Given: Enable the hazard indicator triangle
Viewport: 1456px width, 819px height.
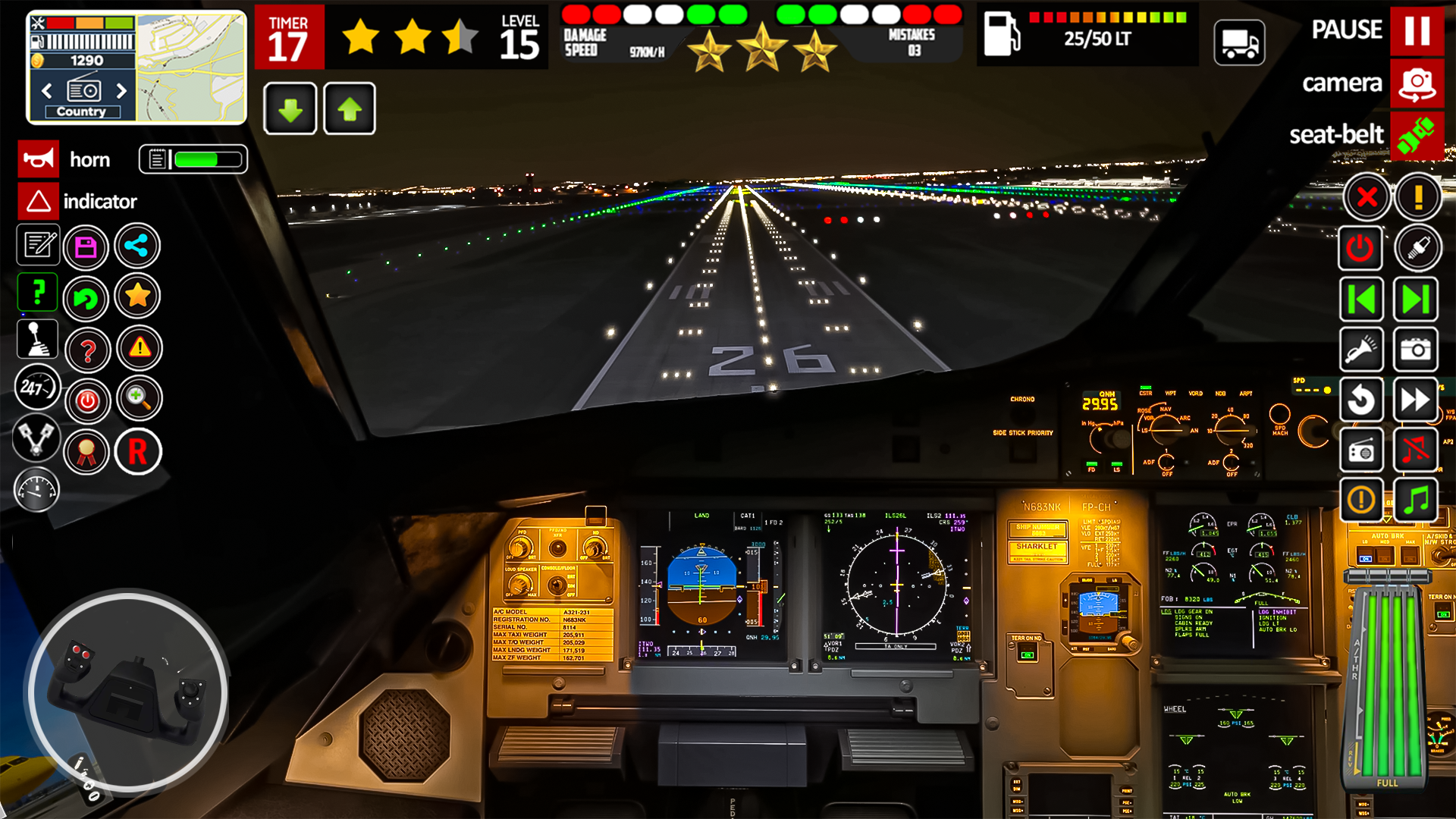Looking at the screenshot, I should pos(37,201).
